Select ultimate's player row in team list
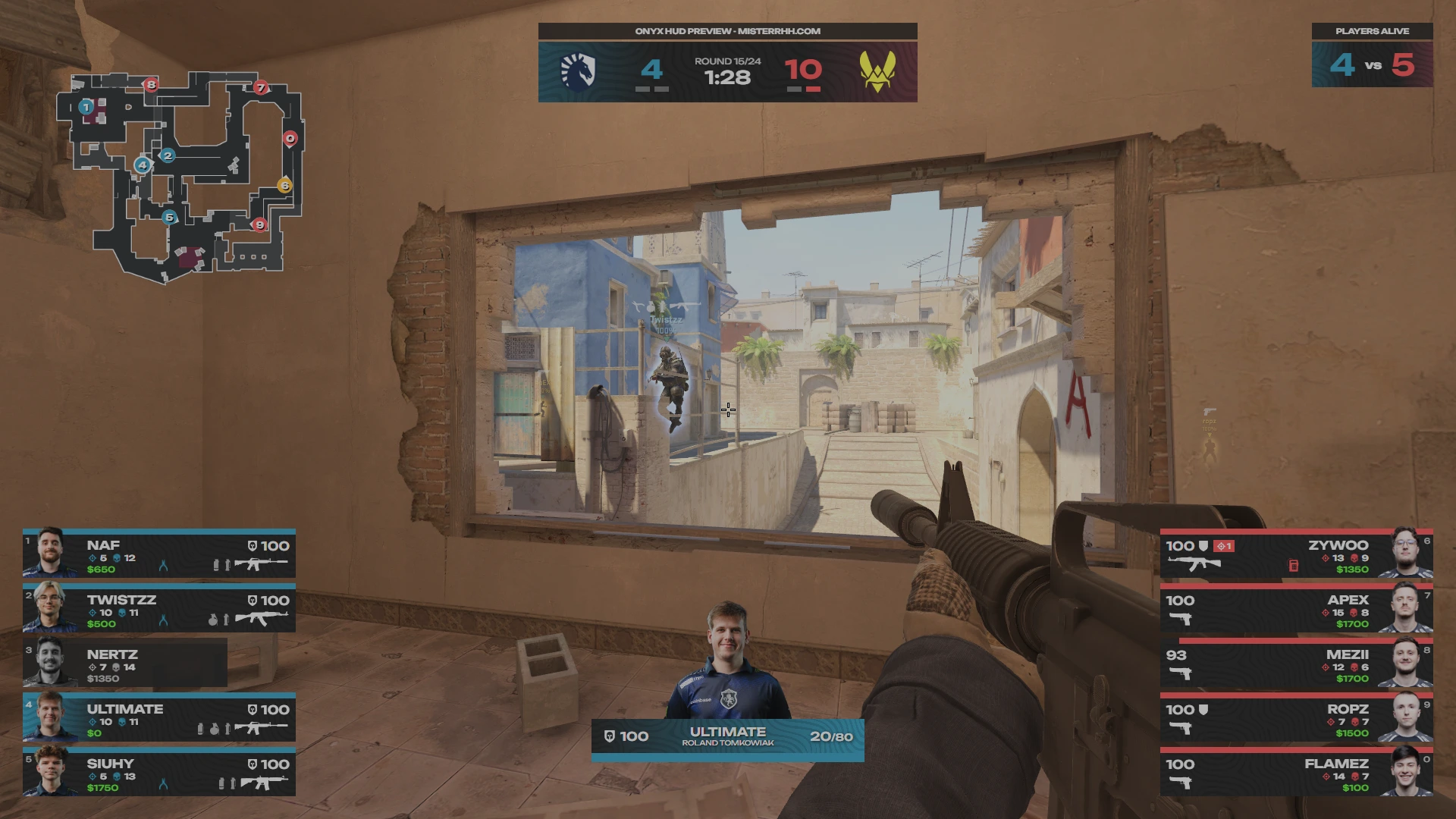This screenshot has width=1456, height=819. (x=159, y=719)
